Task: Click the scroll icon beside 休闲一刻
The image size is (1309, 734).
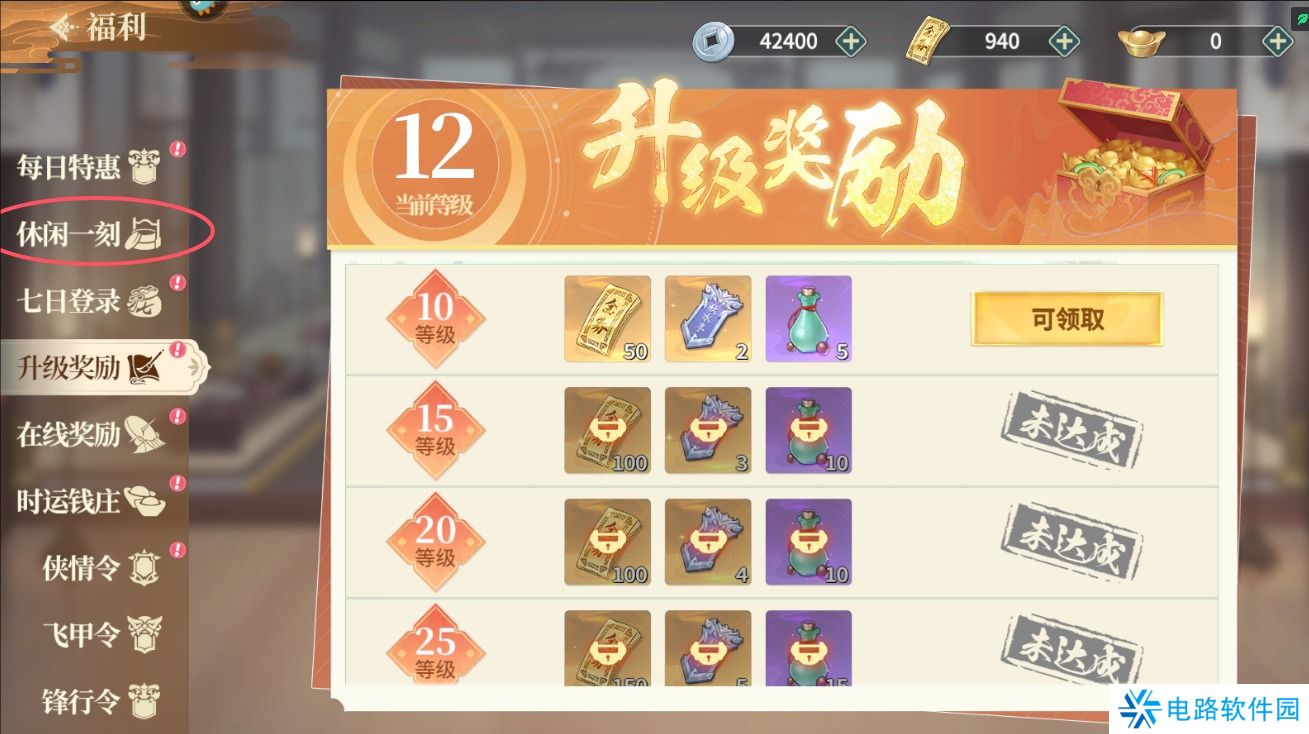Action: pyautogui.click(x=141, y=235)
